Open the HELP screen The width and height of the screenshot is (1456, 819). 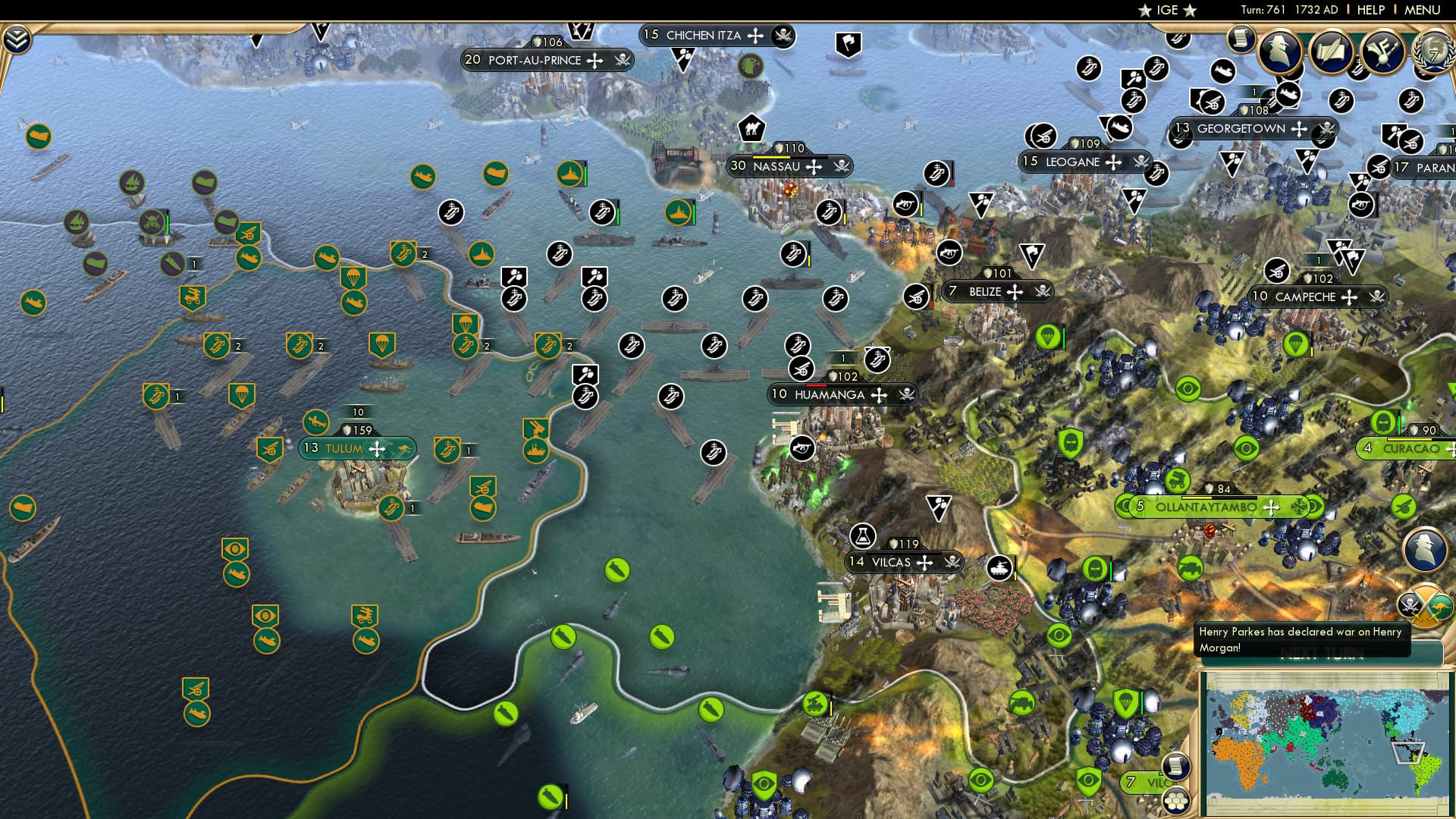click(x=1370, y=11)
